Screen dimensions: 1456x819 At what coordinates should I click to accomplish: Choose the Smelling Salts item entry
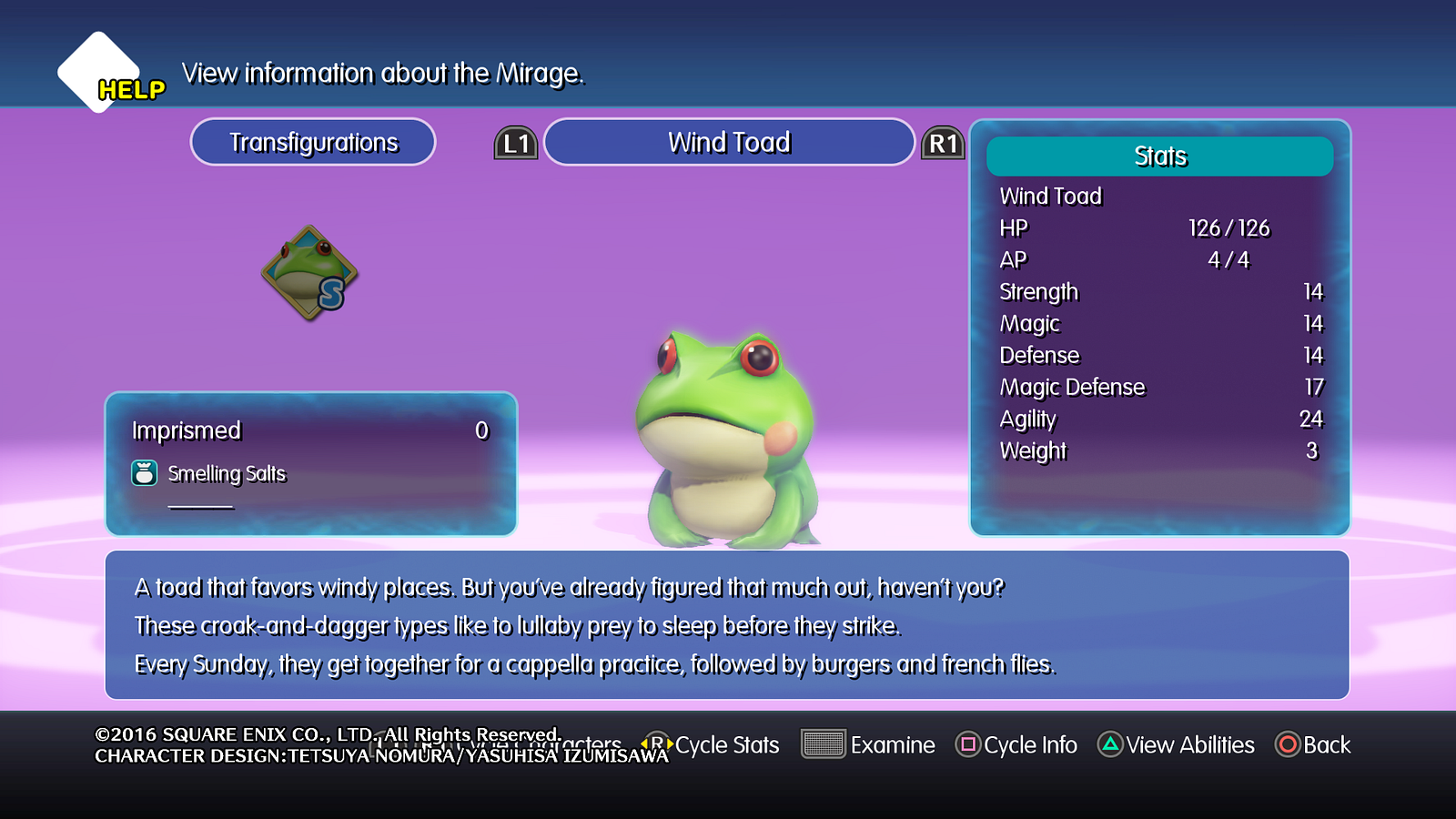[226, 474]
